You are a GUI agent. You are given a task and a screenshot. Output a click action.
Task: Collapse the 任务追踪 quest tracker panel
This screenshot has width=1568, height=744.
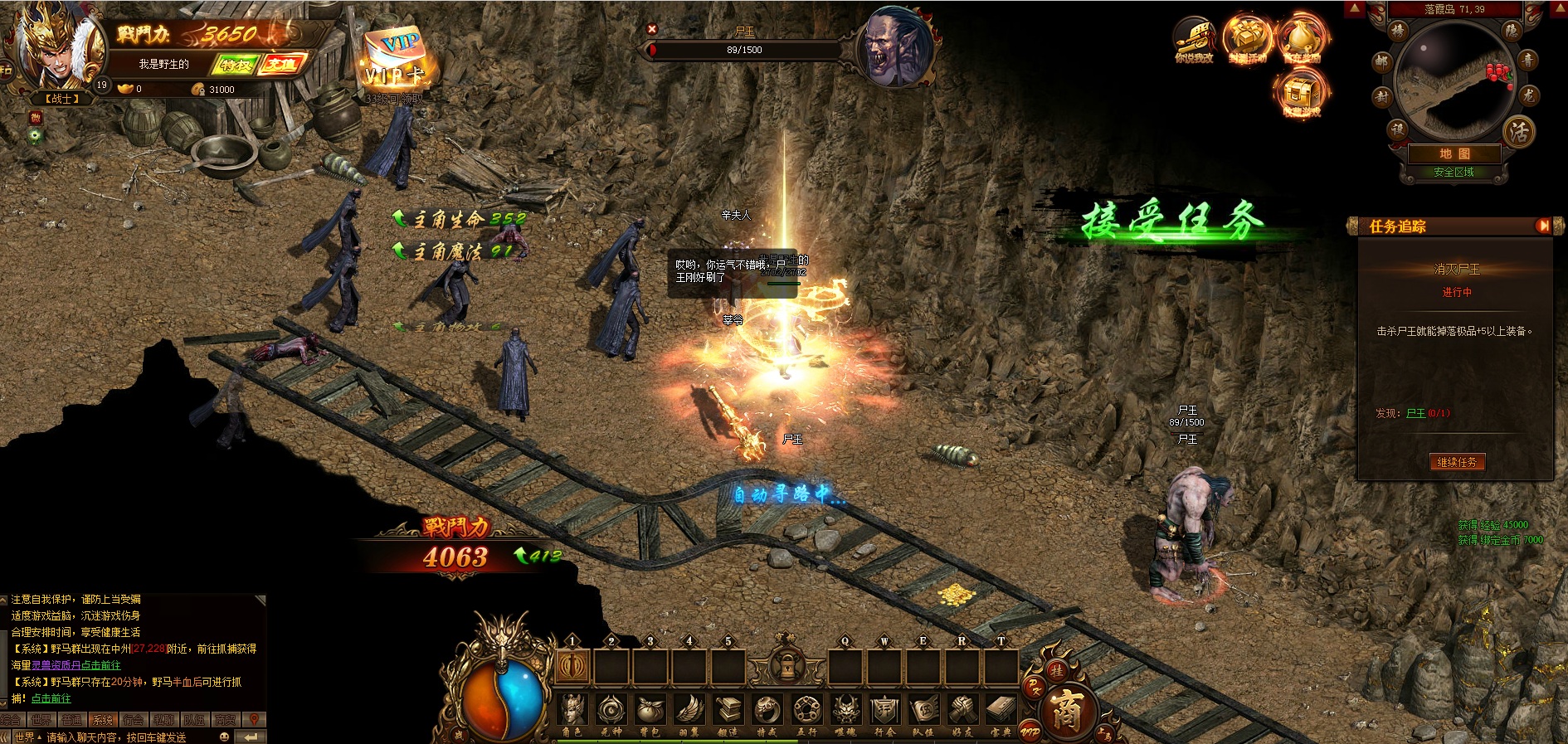[x=1543, y=226]
